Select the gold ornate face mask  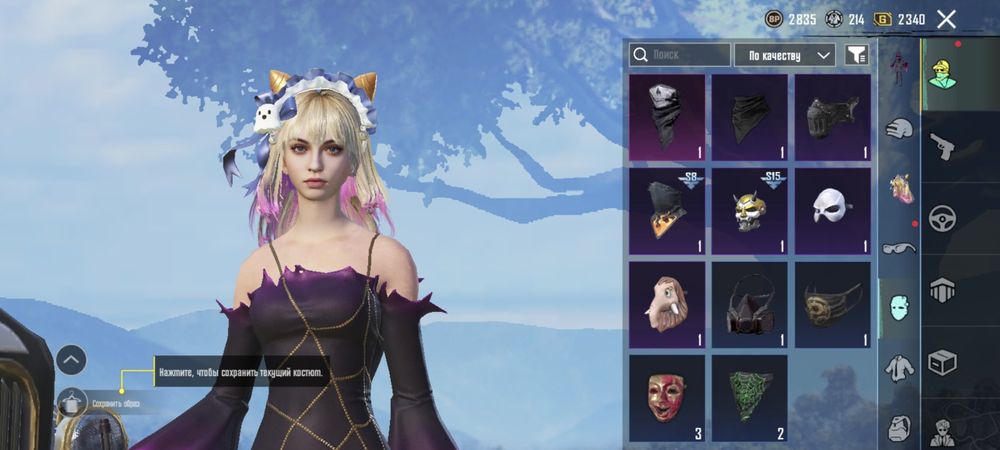[832, 304]
